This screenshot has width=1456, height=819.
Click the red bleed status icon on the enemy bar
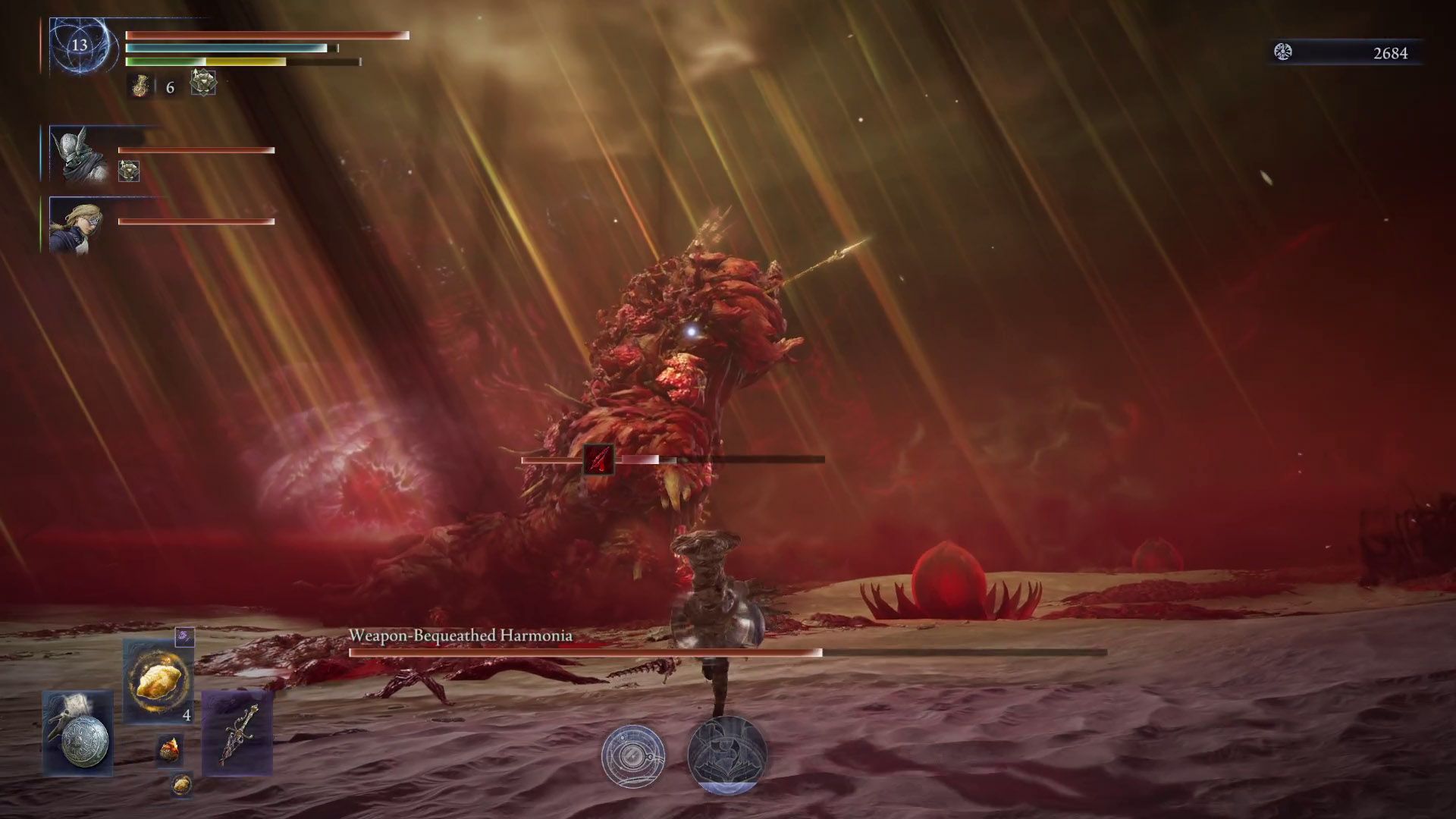[598, 457]
